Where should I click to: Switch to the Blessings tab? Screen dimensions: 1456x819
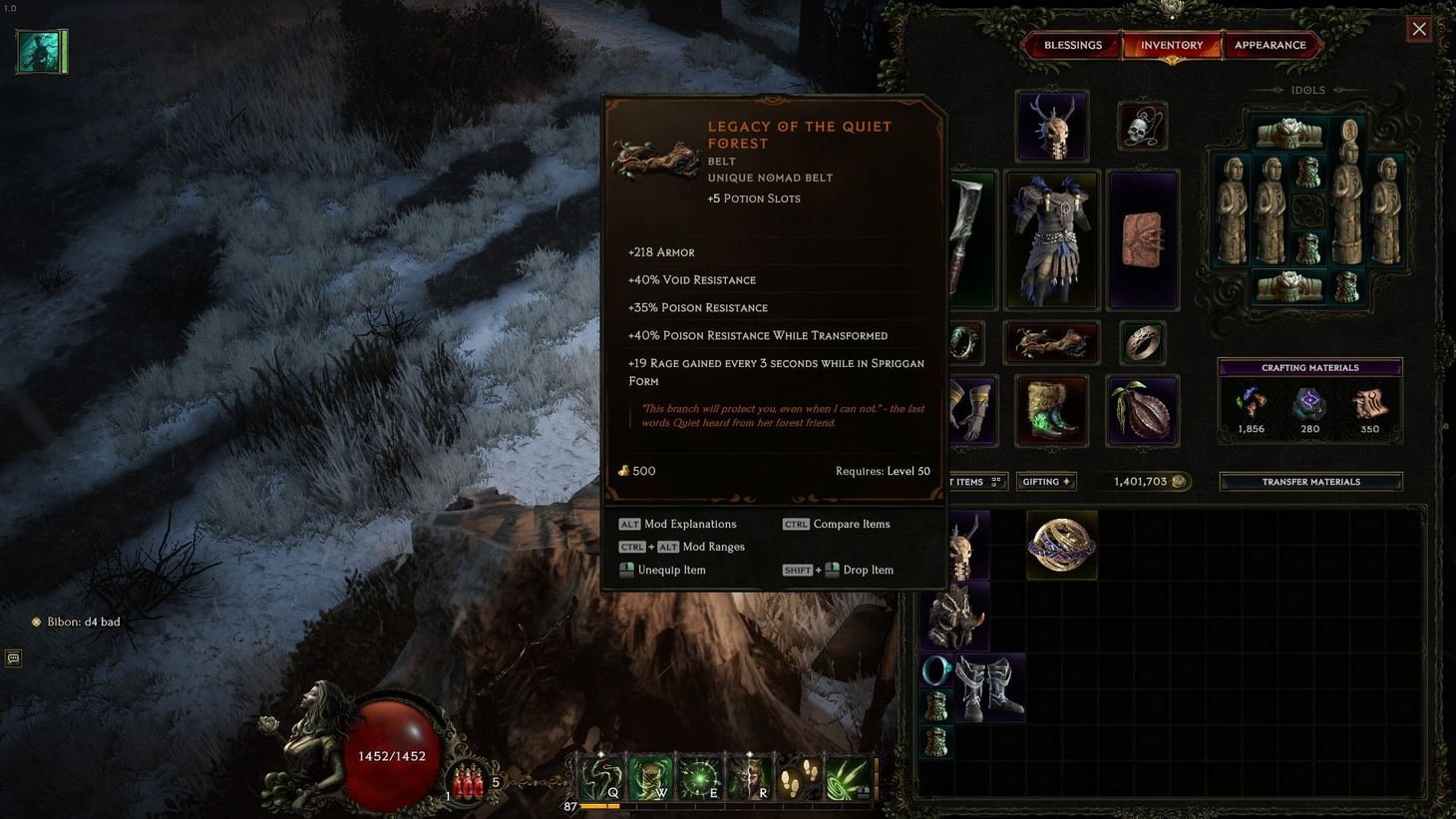point(1073,45)
